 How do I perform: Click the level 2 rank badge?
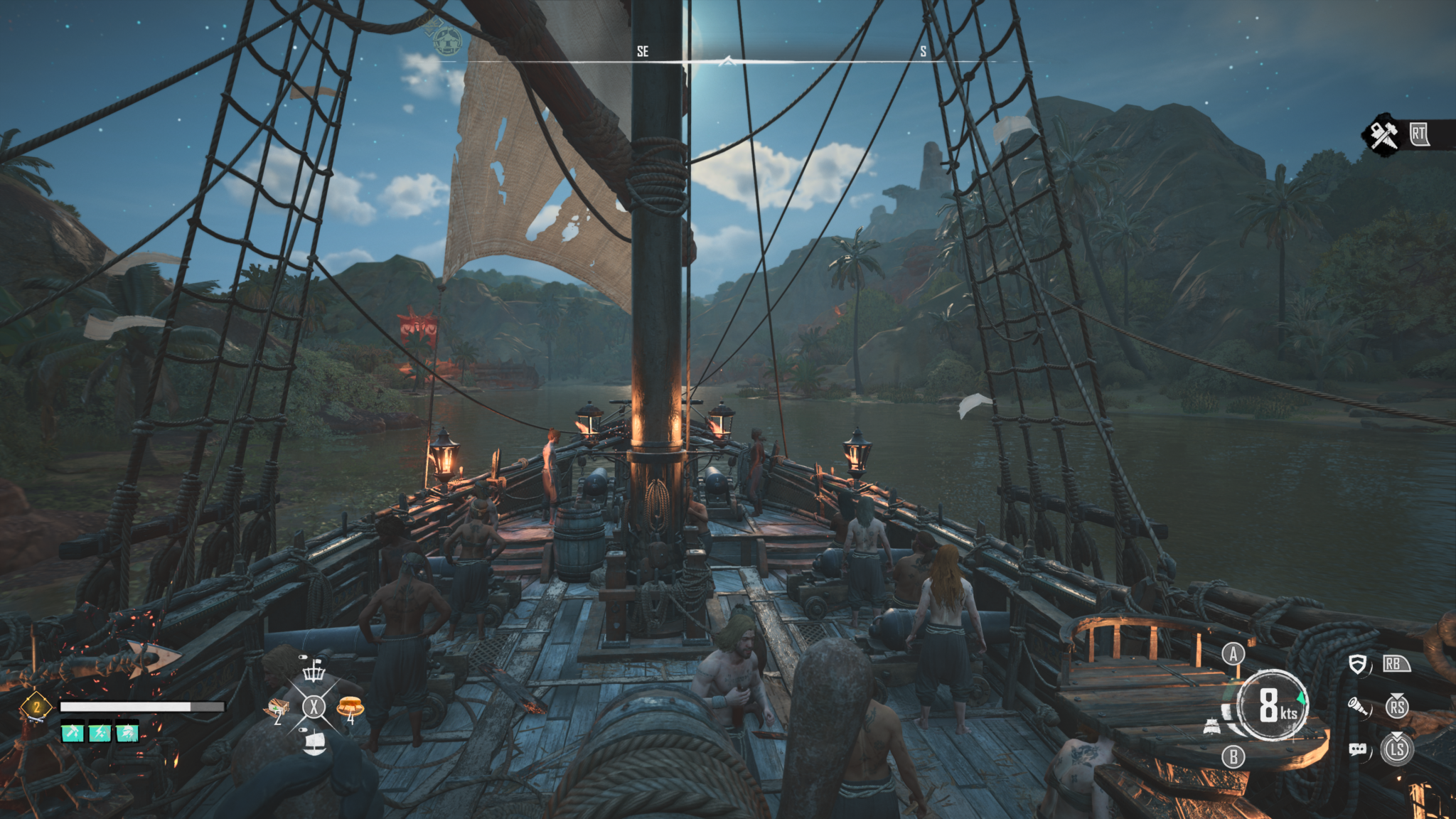pos(36,707)
